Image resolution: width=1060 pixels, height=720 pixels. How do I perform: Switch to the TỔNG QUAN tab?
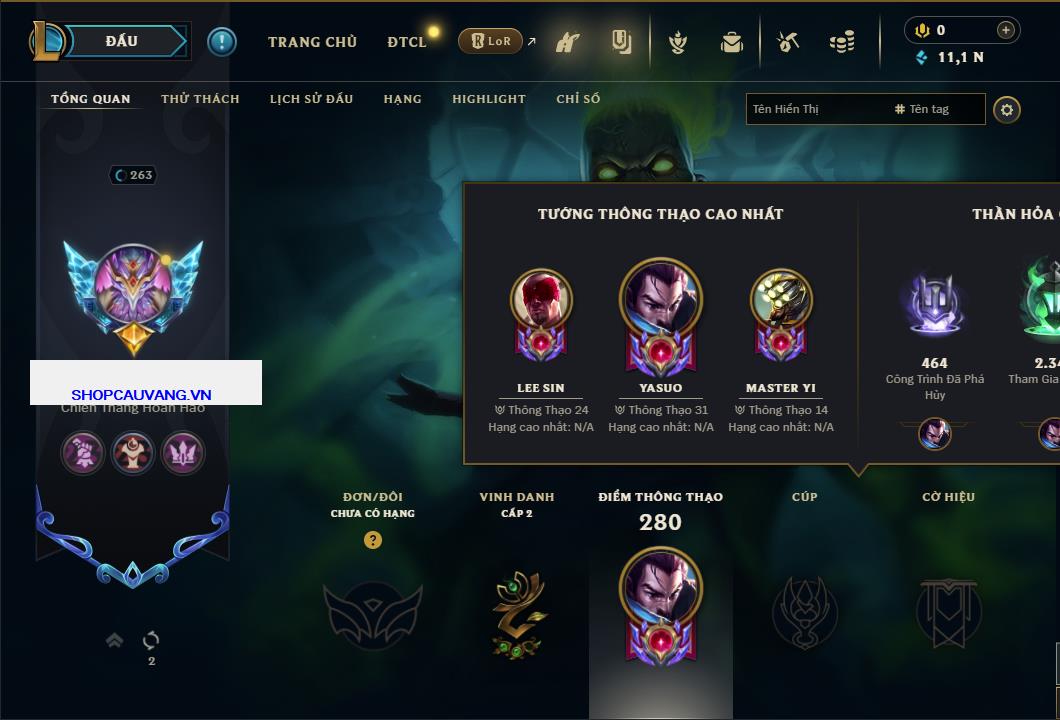pyautogui.click(x=90, y=99)
